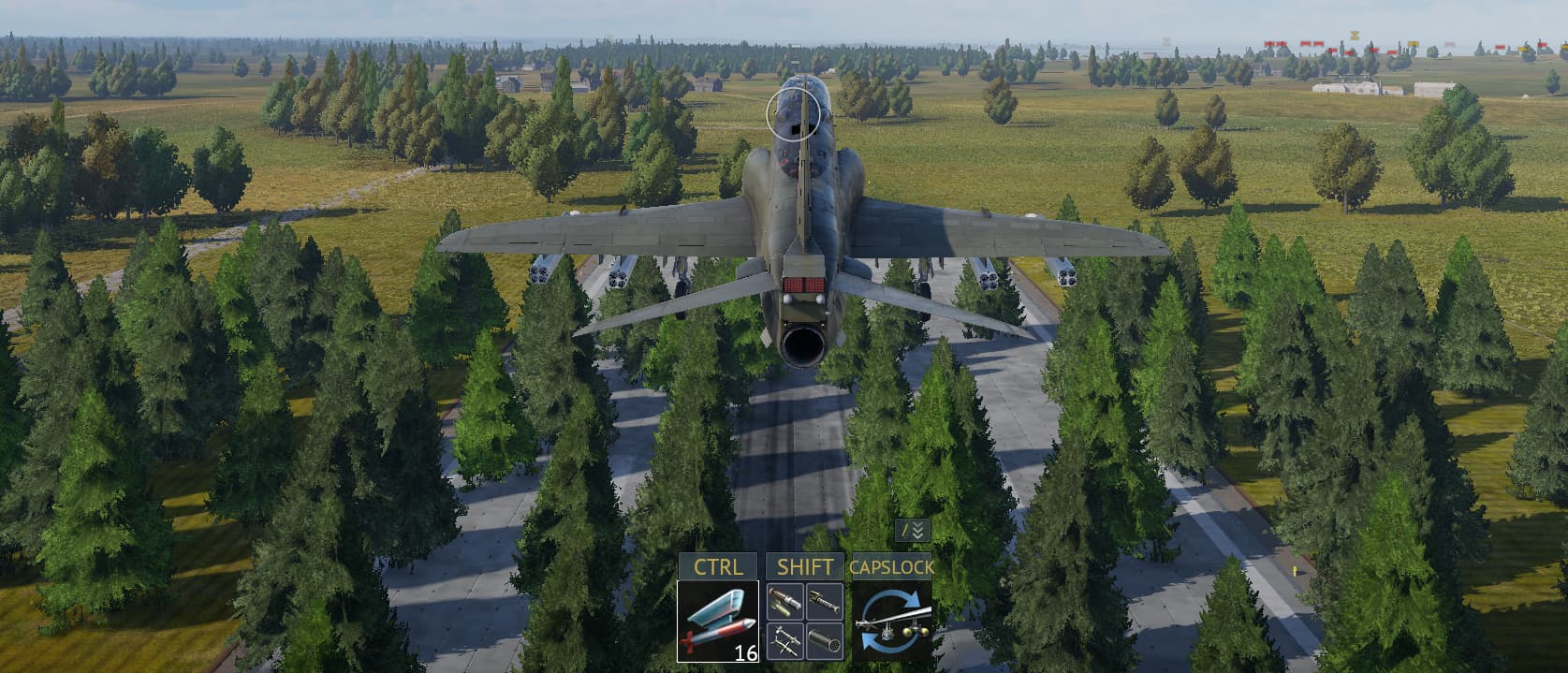Select the rocket weapon slot showing 16

pyautogui.click(x=717, y=621)
